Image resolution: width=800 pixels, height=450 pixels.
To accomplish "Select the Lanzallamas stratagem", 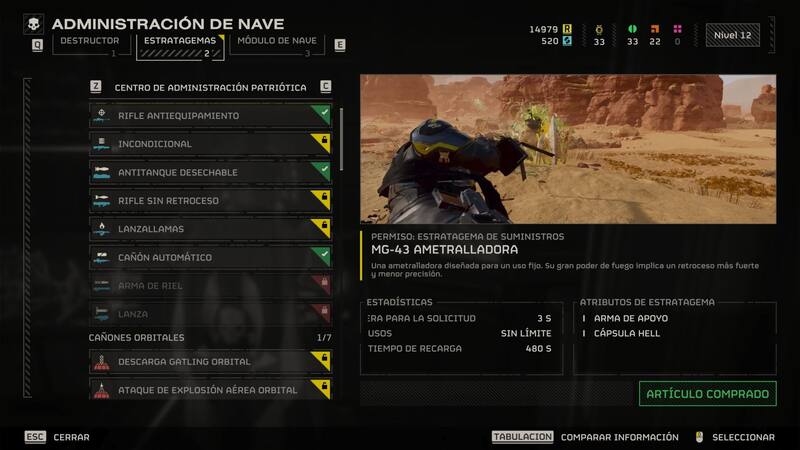I will pyautogui.click(x=210, y=229).
